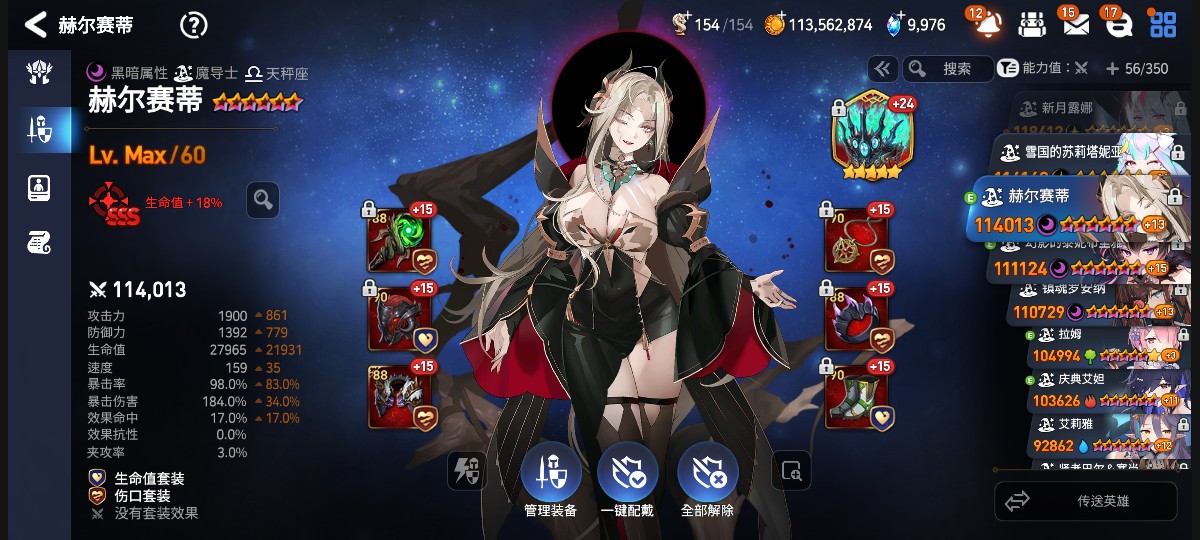This screenshot has width=1200, height=540.
Task: Collapse the hero list with the double arrow
Action: pyautogui.click(x=882, y=69)
